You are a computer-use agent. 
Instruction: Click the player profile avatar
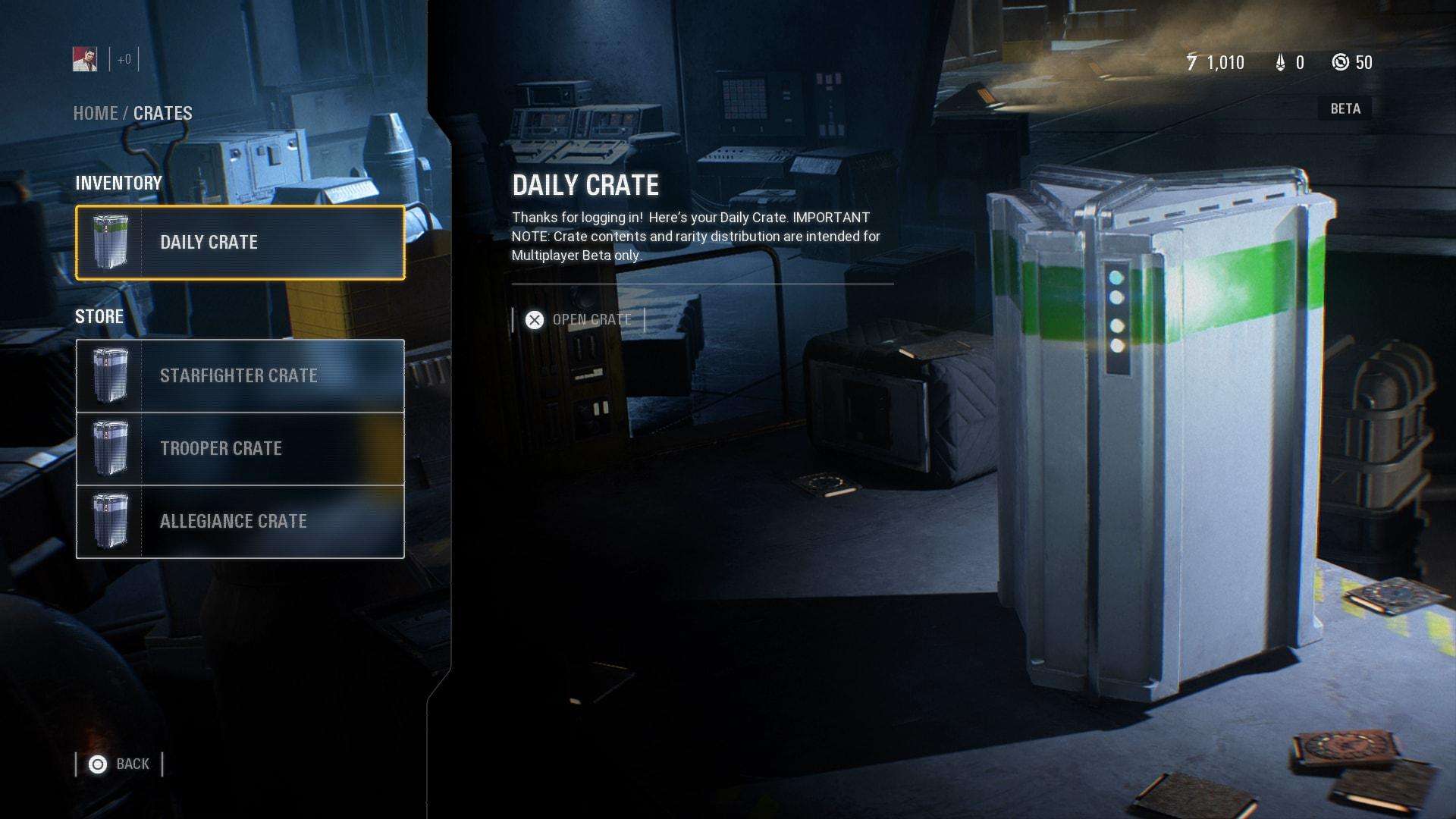(85, 59)
